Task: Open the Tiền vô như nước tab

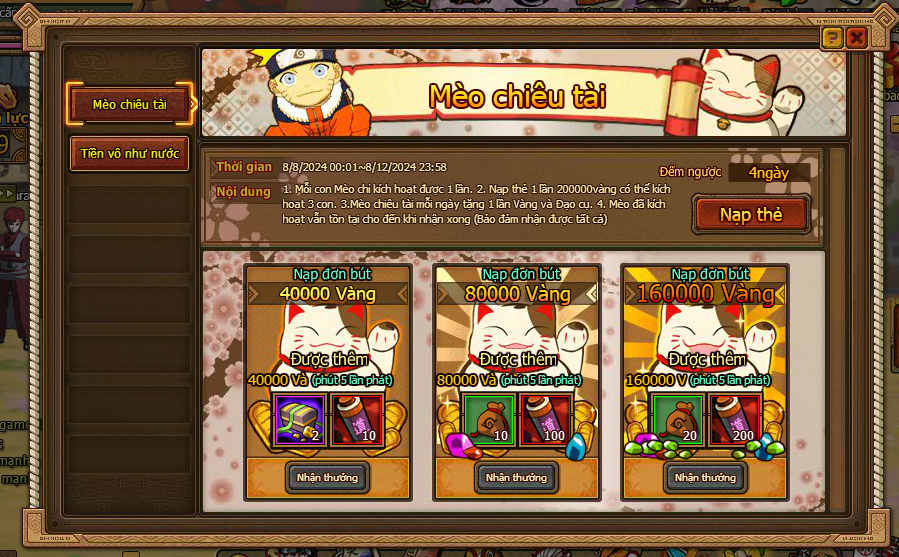Action: click(129, 154)
